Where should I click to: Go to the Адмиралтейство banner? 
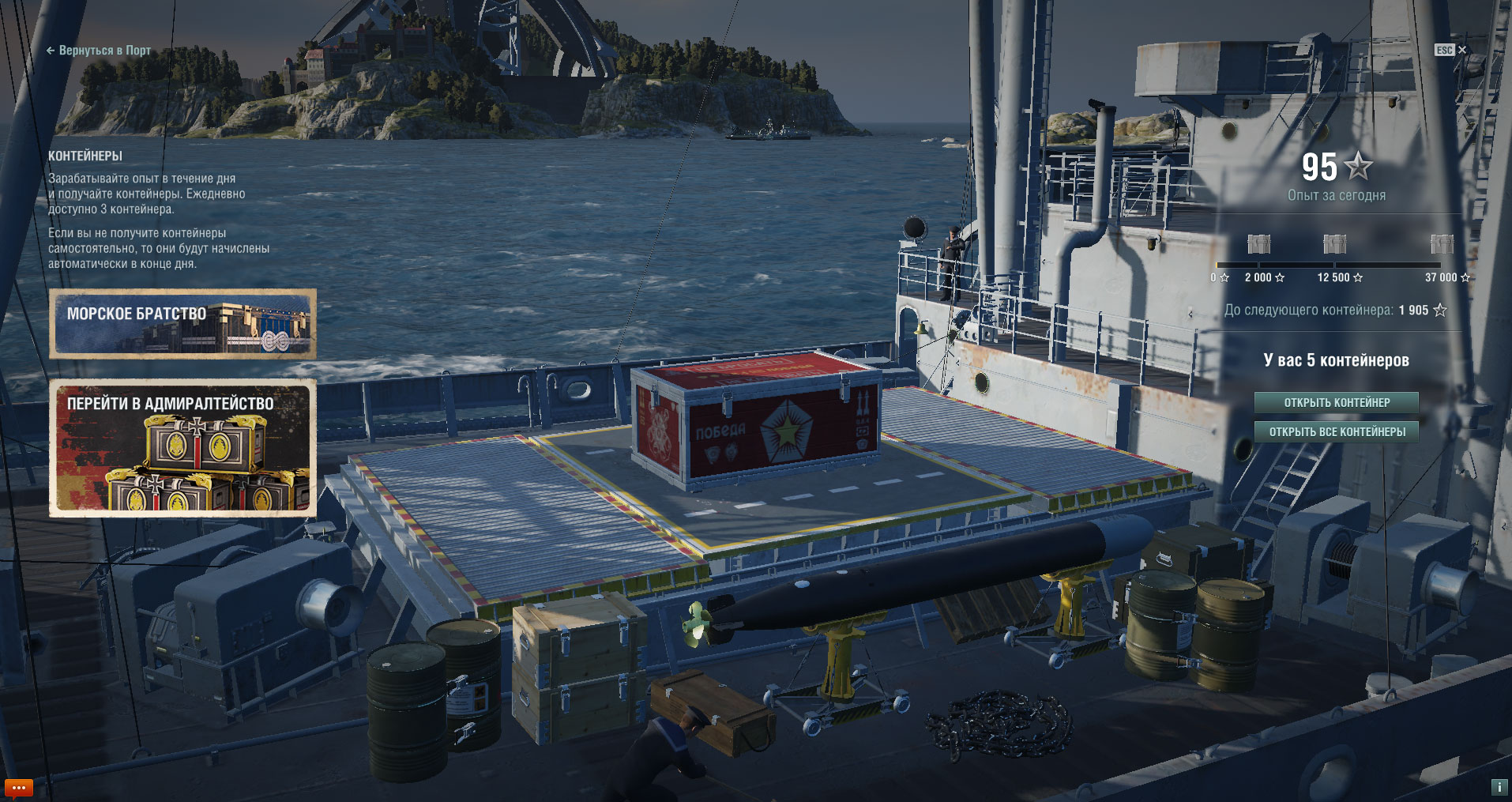(182, 448)
